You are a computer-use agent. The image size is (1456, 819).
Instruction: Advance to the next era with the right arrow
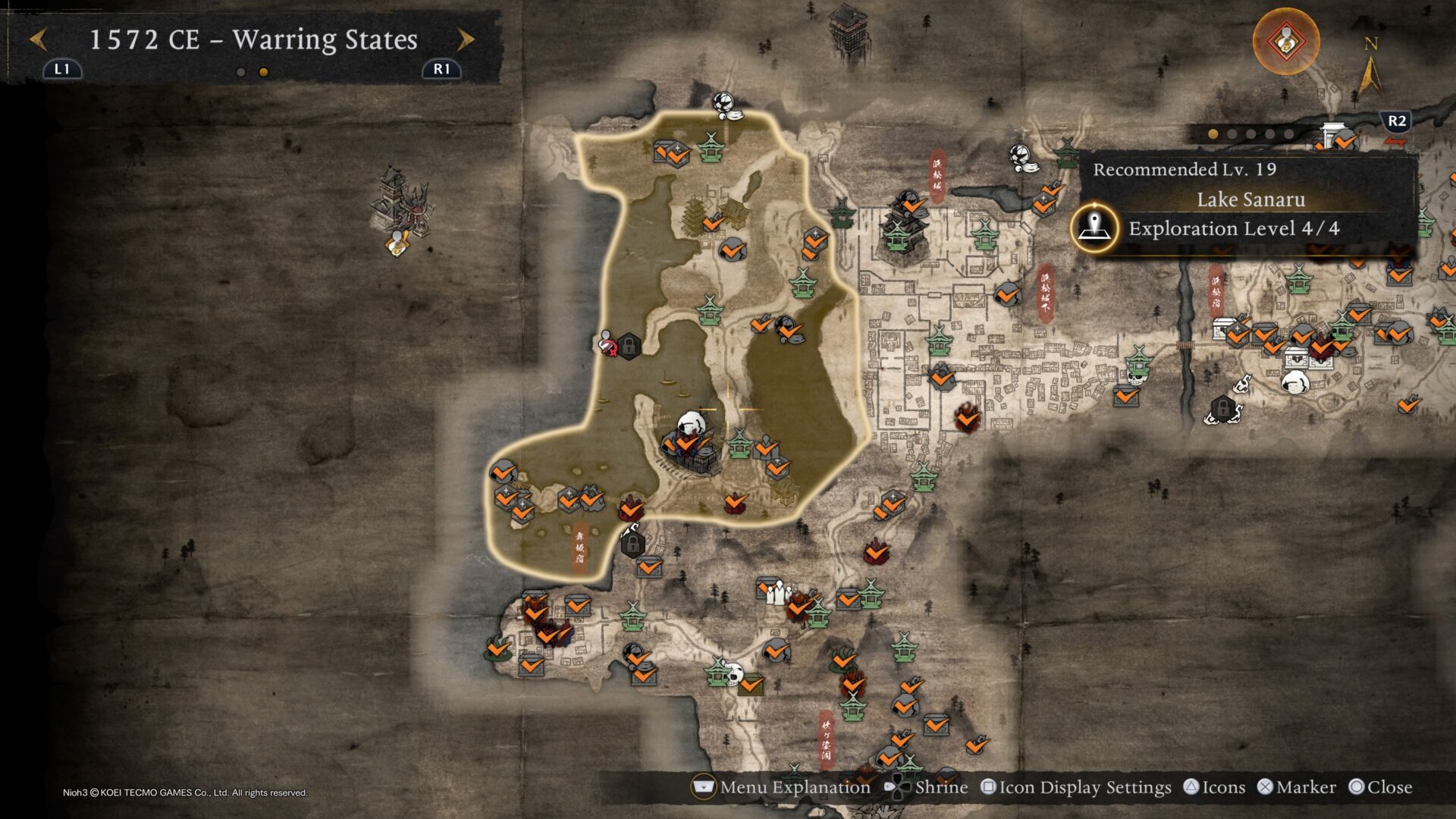[466, 39]
